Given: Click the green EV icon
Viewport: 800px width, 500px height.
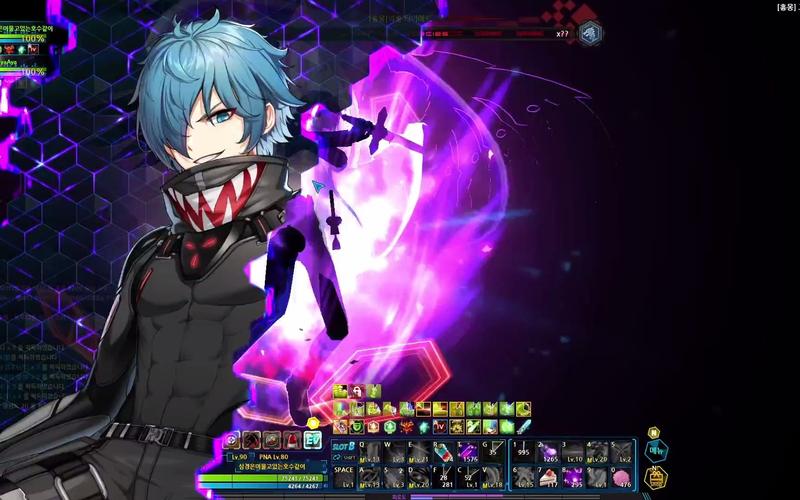Looking at the screenshot, I should pos(312,440).
